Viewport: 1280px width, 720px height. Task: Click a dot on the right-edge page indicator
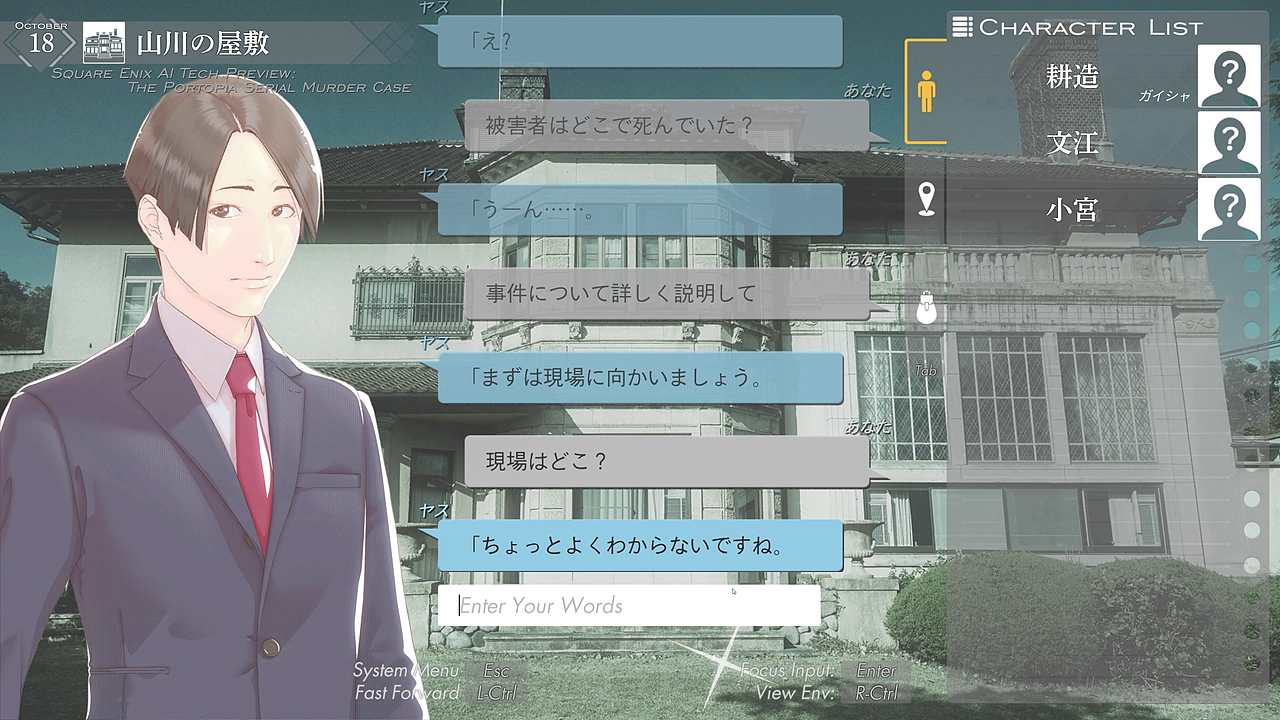(1250, 260)
